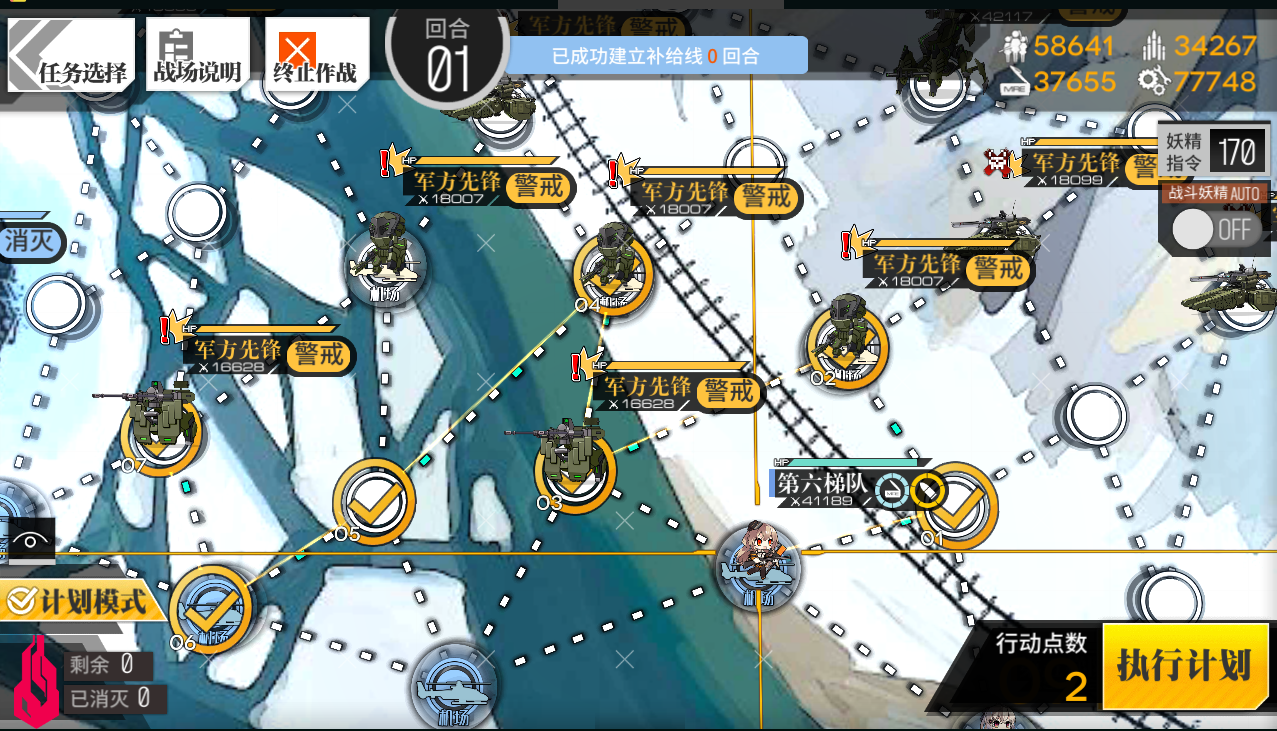Toggle the eye visibility icon

30,541
